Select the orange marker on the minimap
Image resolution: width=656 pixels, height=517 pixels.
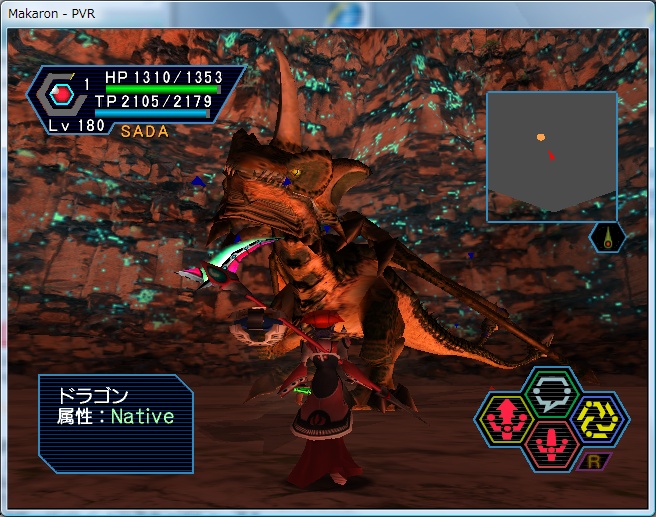(541, 137)
